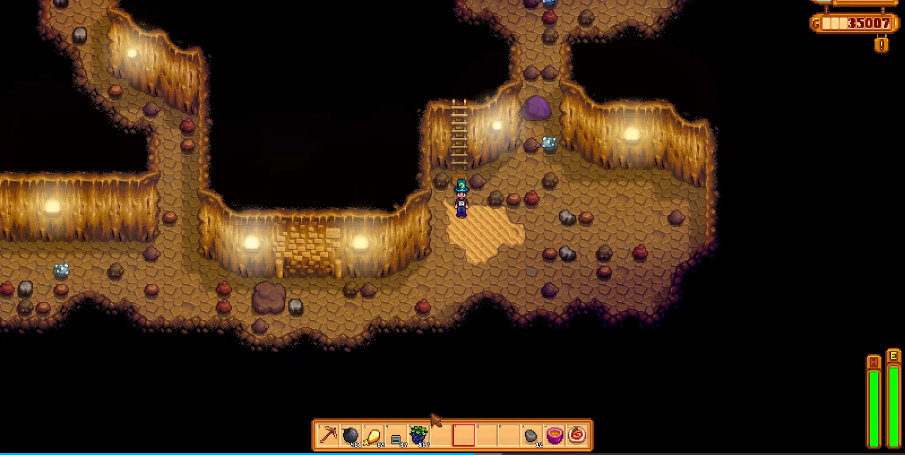Choose the bomb stack slot
905x455 pixels.
pos(351,435)
